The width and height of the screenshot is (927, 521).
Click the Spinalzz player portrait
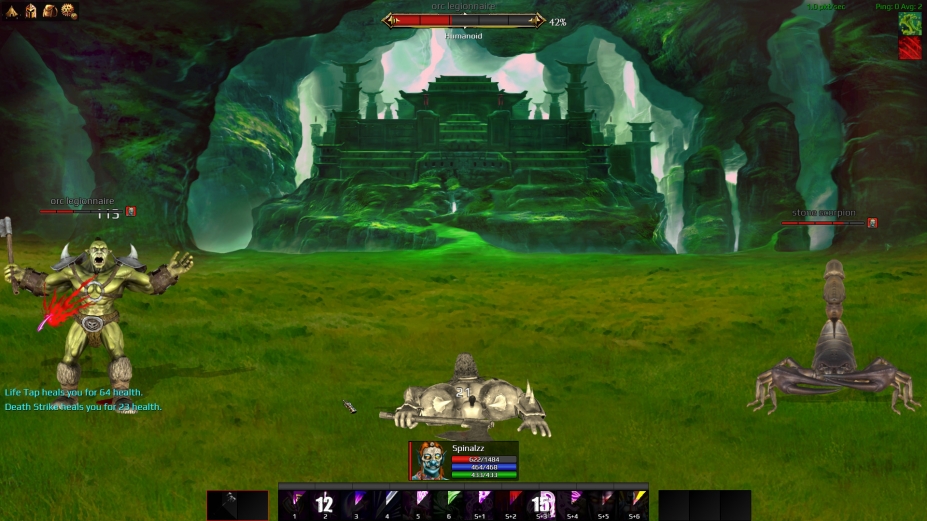pos(429,461)
